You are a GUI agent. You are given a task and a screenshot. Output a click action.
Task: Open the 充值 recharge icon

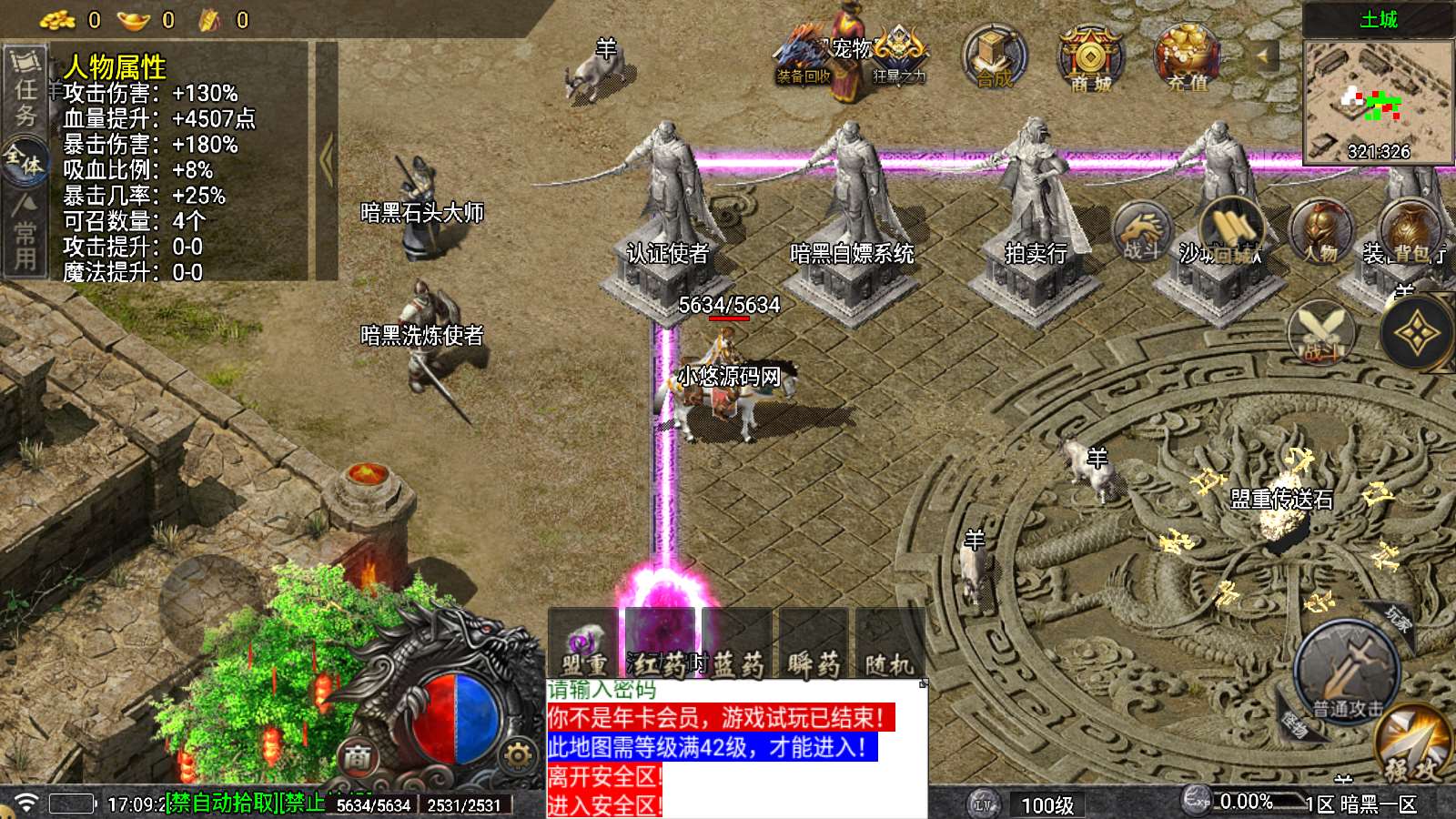1187,57
